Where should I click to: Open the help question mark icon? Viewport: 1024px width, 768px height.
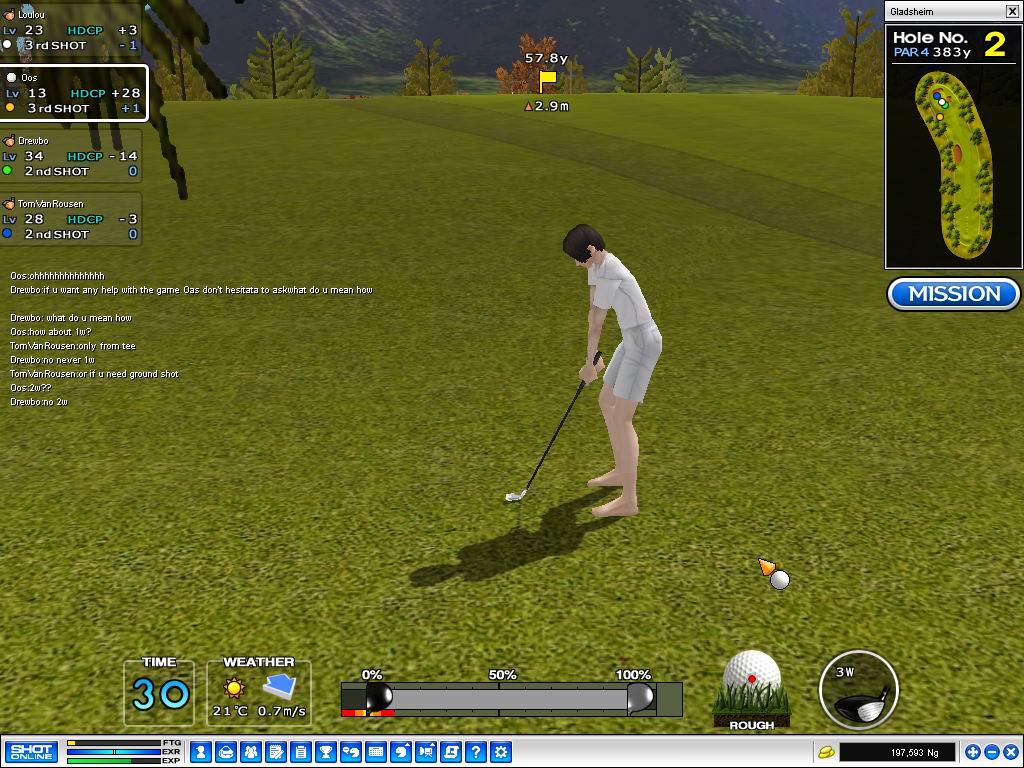point(477,752)
